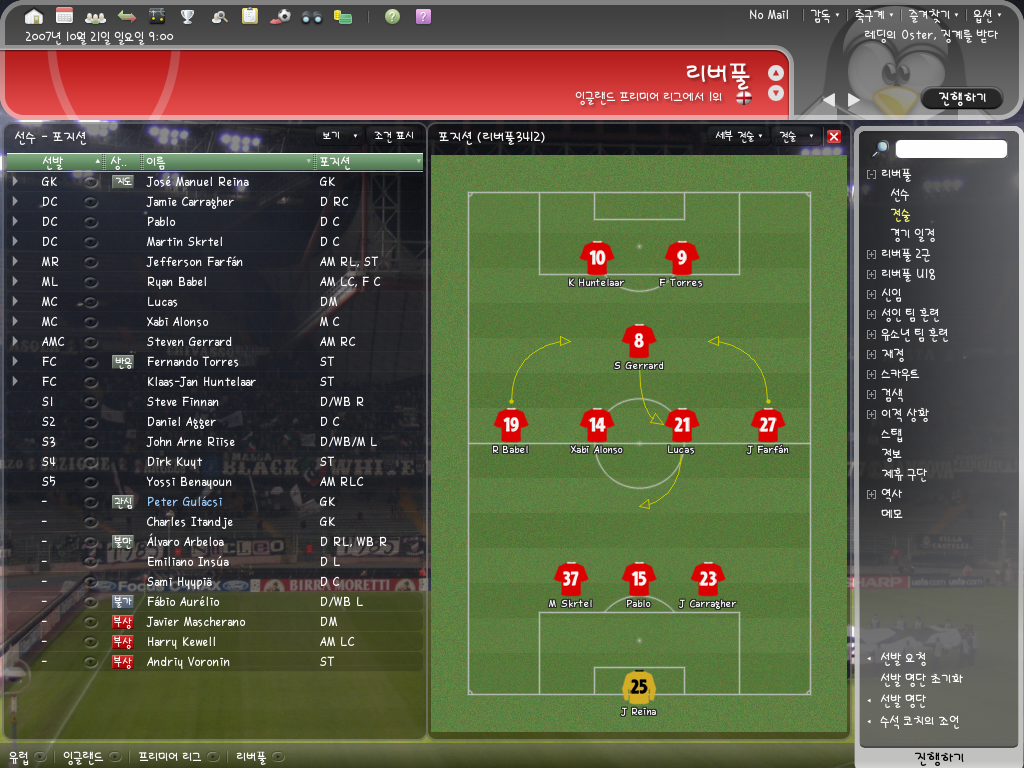Image resolution: width=1024 pixels, height=768 pixels.
Task: Click the search field in side panel
Action: tap(950, 149)
